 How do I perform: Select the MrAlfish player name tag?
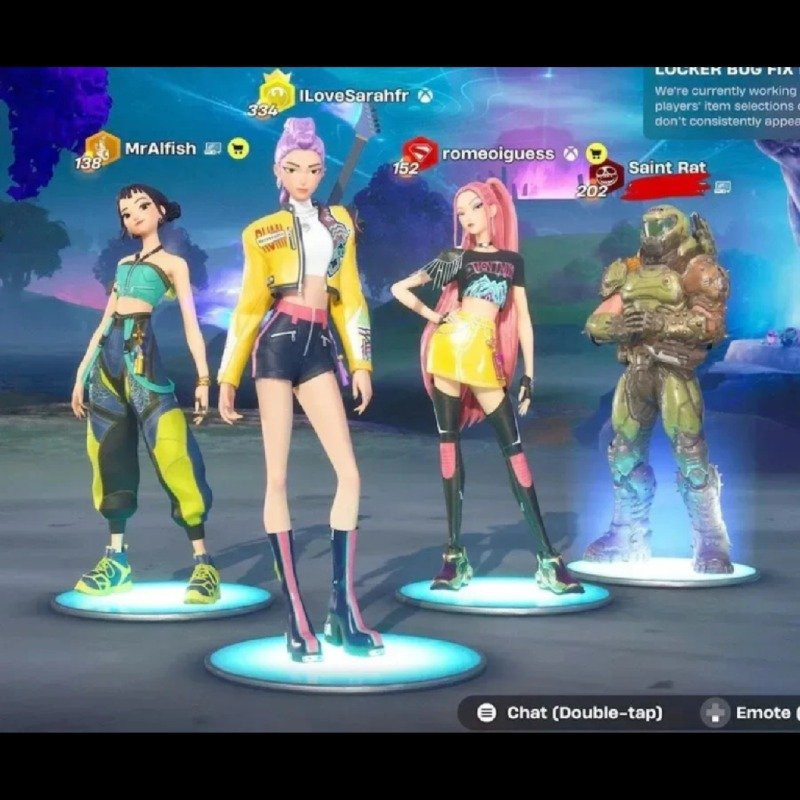coord(160,148)
